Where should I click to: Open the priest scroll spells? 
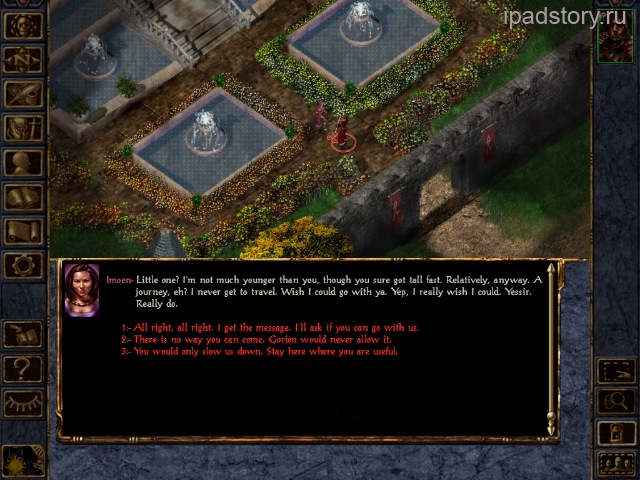point(23,231)
